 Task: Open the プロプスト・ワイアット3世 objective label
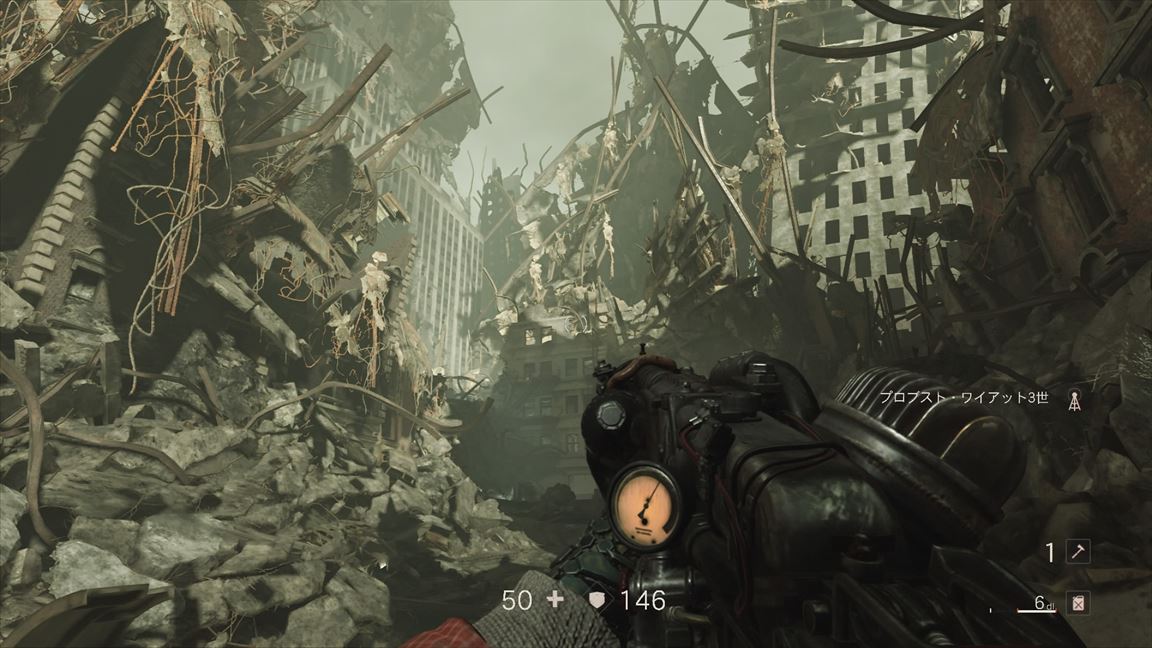(x=965, y=397)
